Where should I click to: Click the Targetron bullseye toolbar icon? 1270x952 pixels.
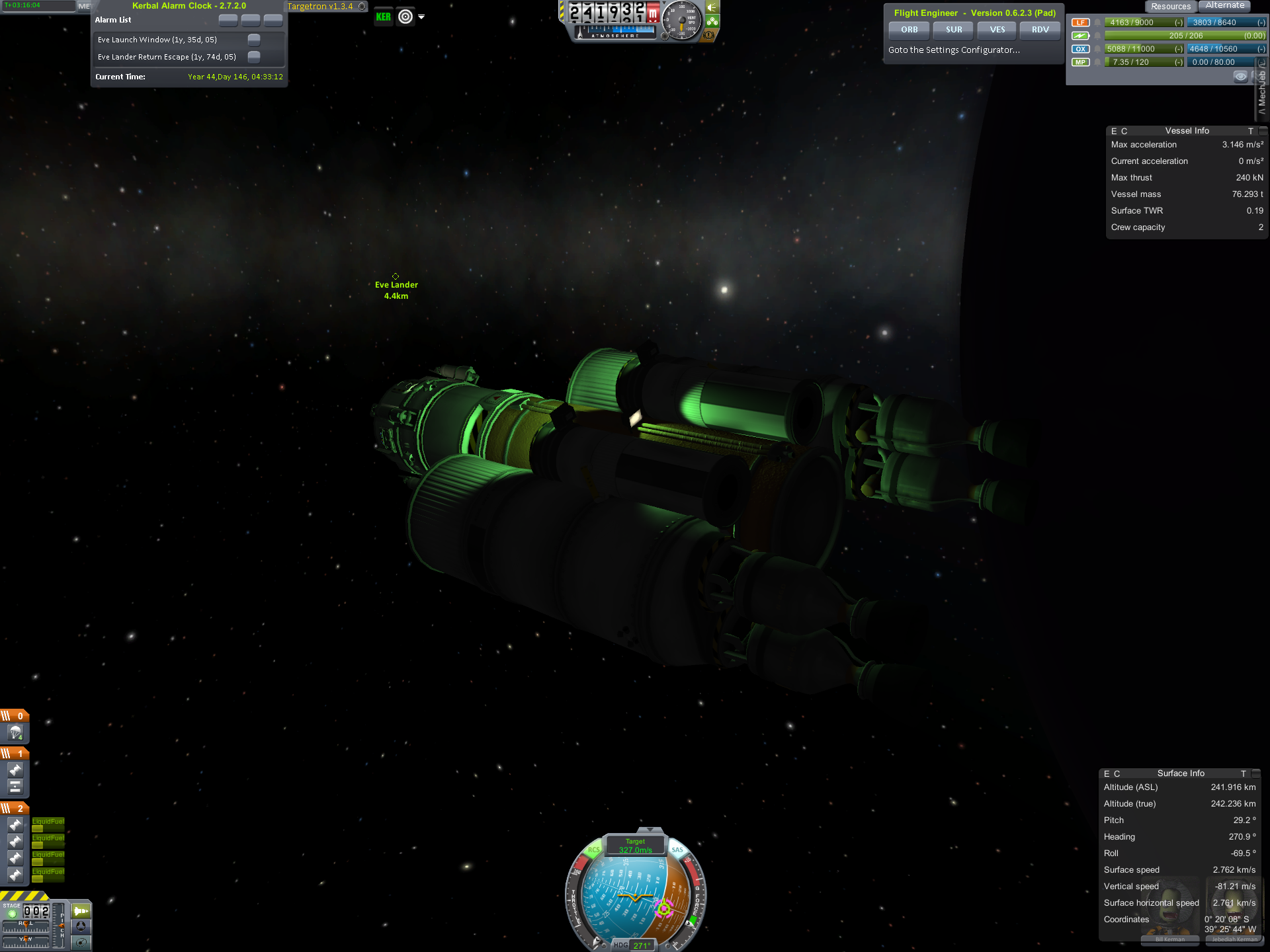pyautogui.click(x=405, y=17)
